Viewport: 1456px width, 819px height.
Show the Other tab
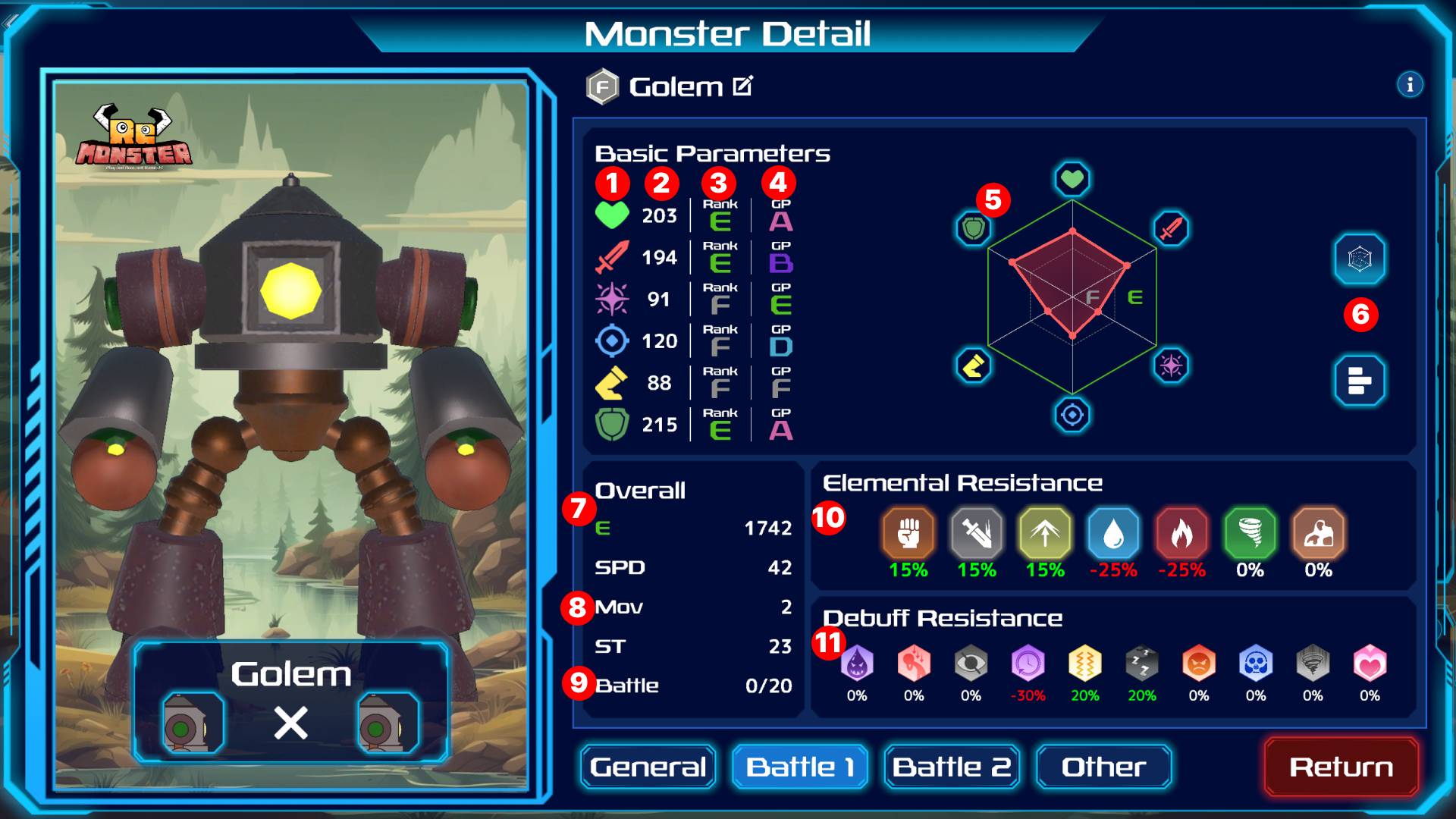[x=1103, y=767]
